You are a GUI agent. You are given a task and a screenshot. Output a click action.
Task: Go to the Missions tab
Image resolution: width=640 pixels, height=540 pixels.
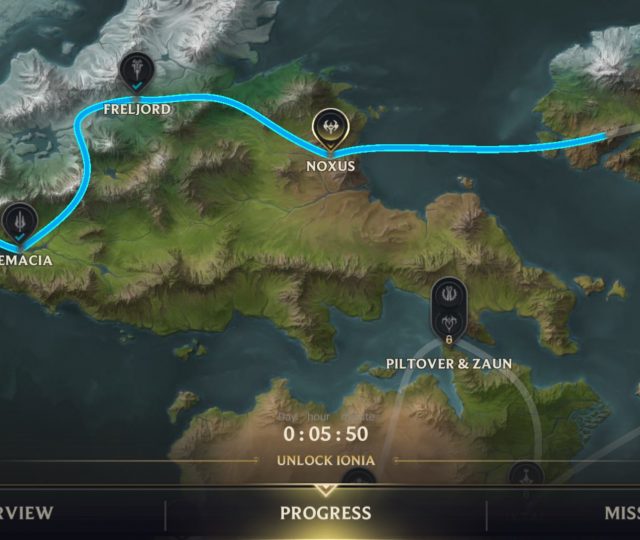click(x=620, y=513)
